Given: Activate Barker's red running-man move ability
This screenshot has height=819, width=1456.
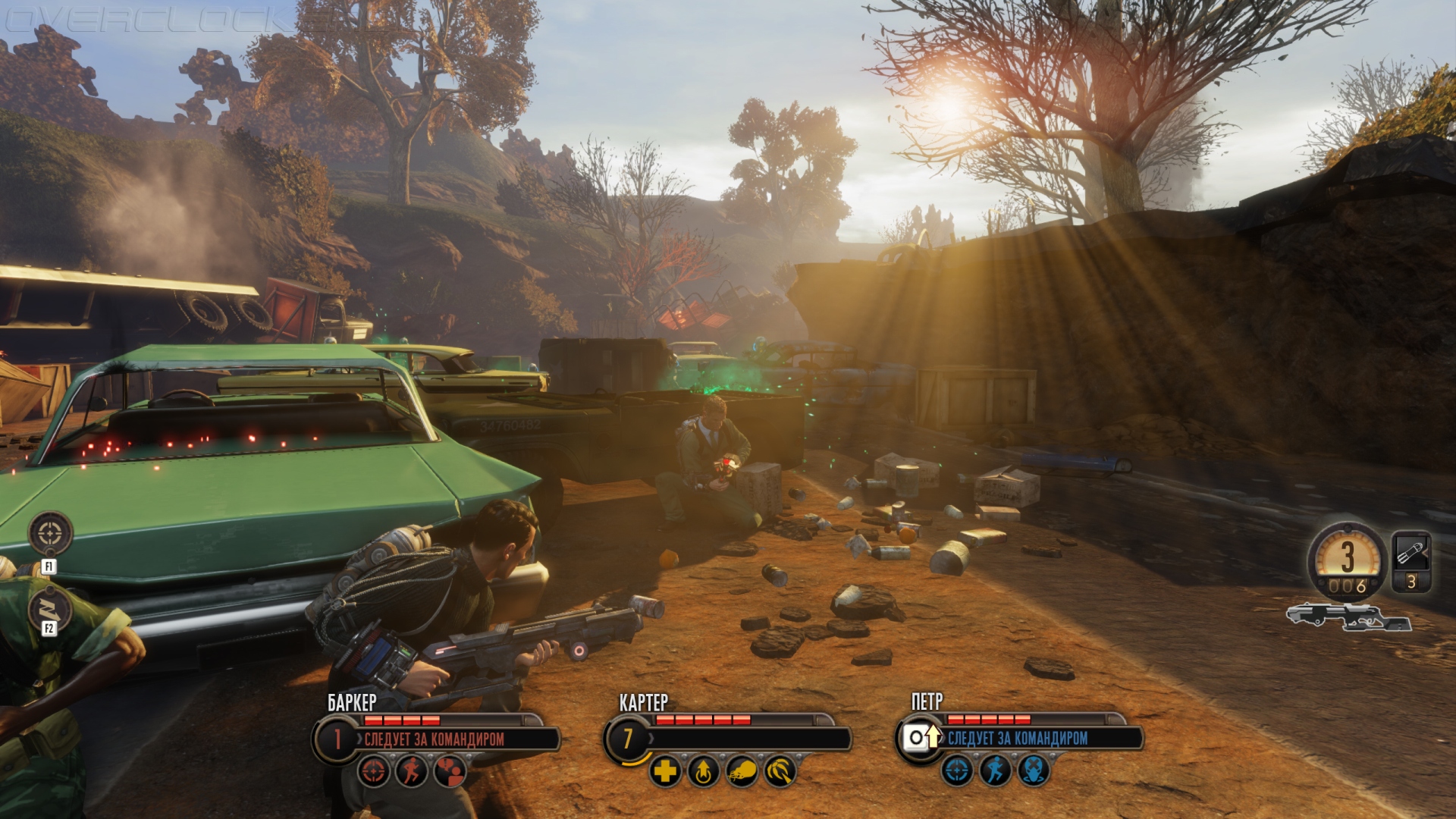Looking at the screenshot, I should pos(412,772).
